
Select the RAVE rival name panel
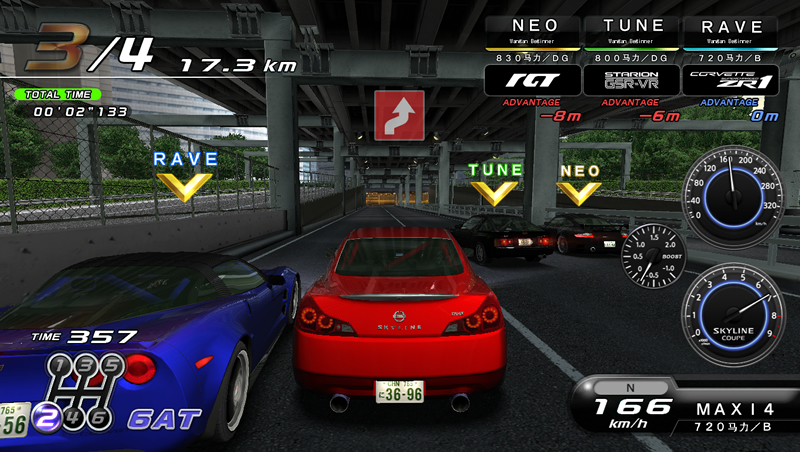tap(734, 32)
